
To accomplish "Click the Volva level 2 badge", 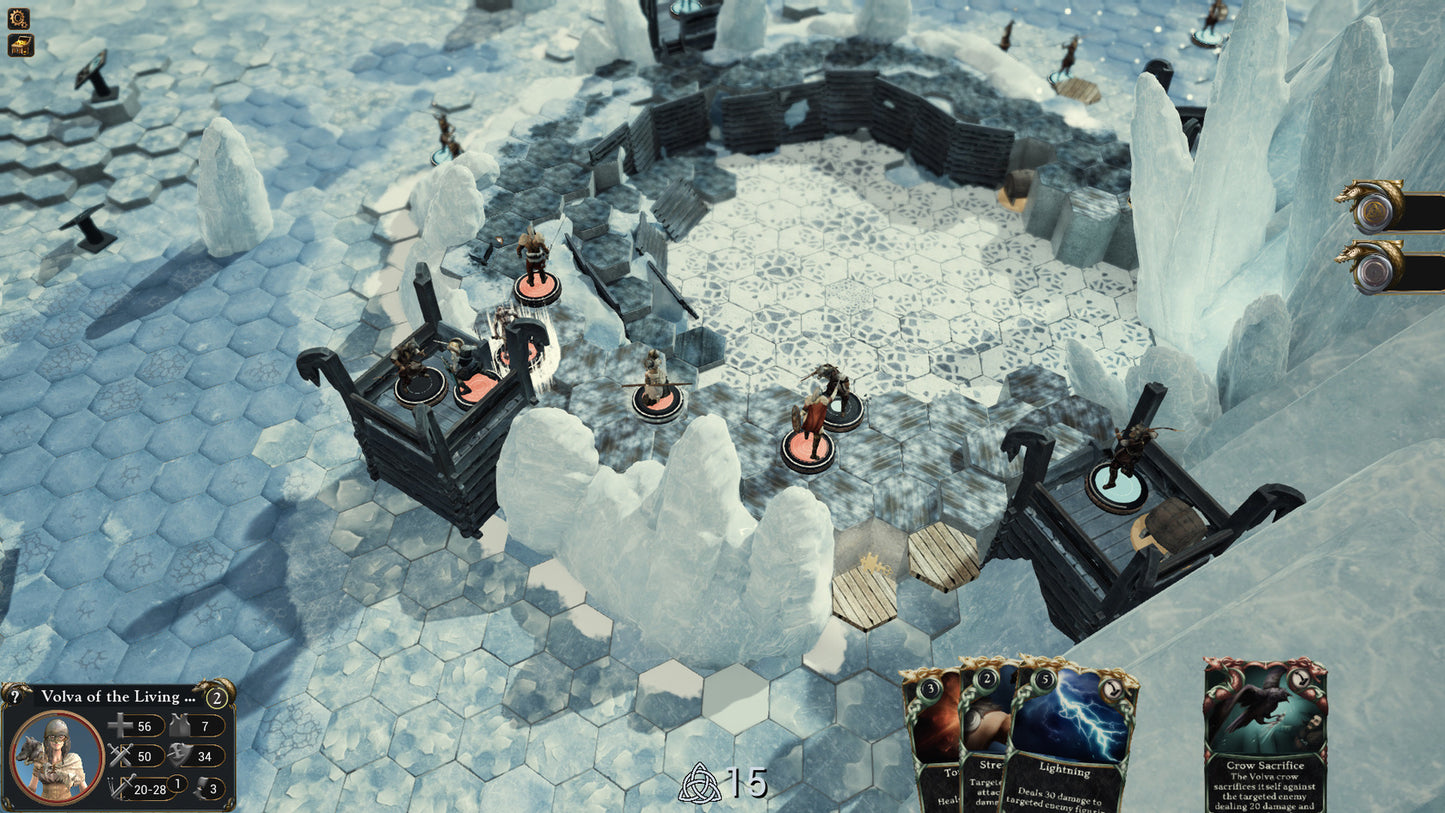I will click(217, 697).
